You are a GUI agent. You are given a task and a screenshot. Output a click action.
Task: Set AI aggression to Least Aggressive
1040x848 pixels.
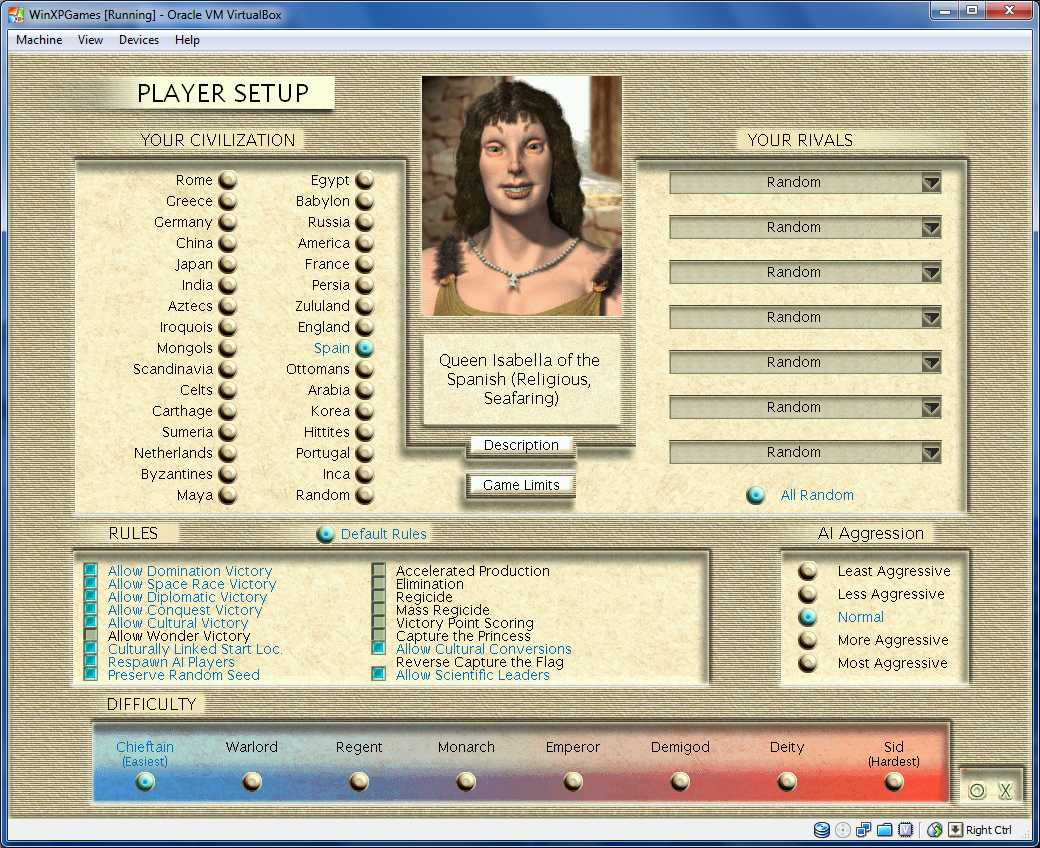click(808, 571)
